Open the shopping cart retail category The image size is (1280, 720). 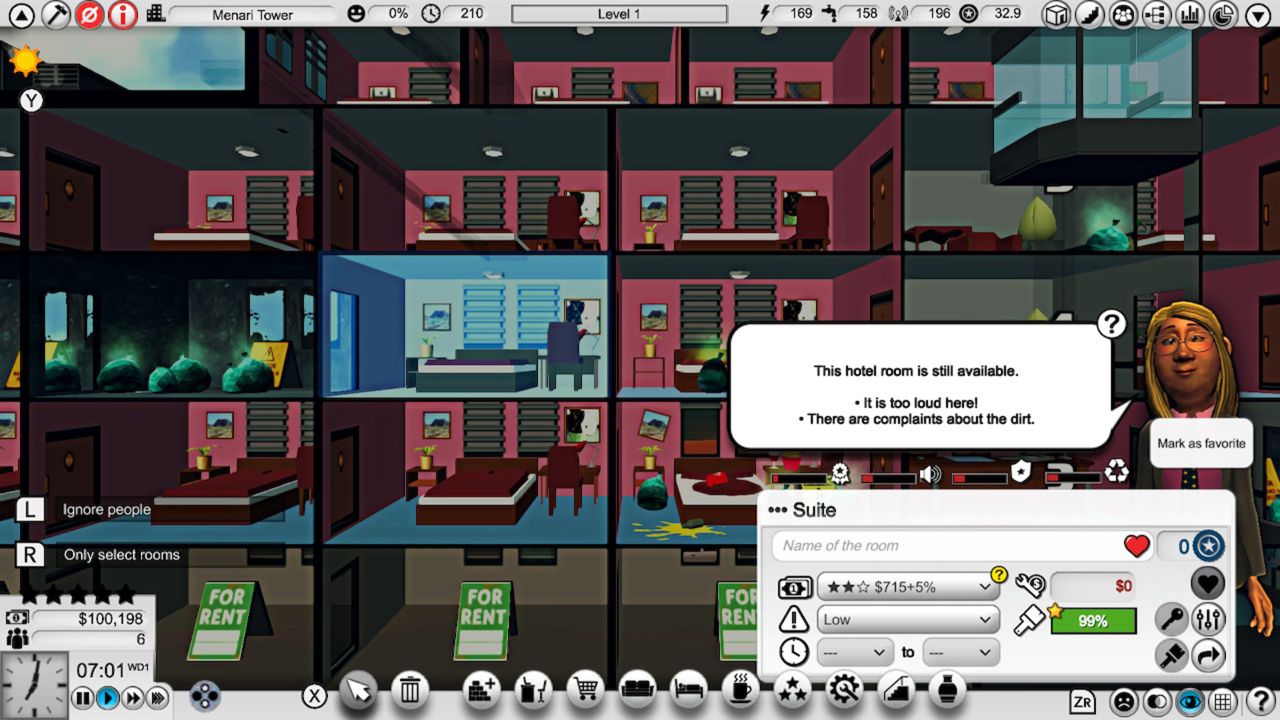point(585,690)
